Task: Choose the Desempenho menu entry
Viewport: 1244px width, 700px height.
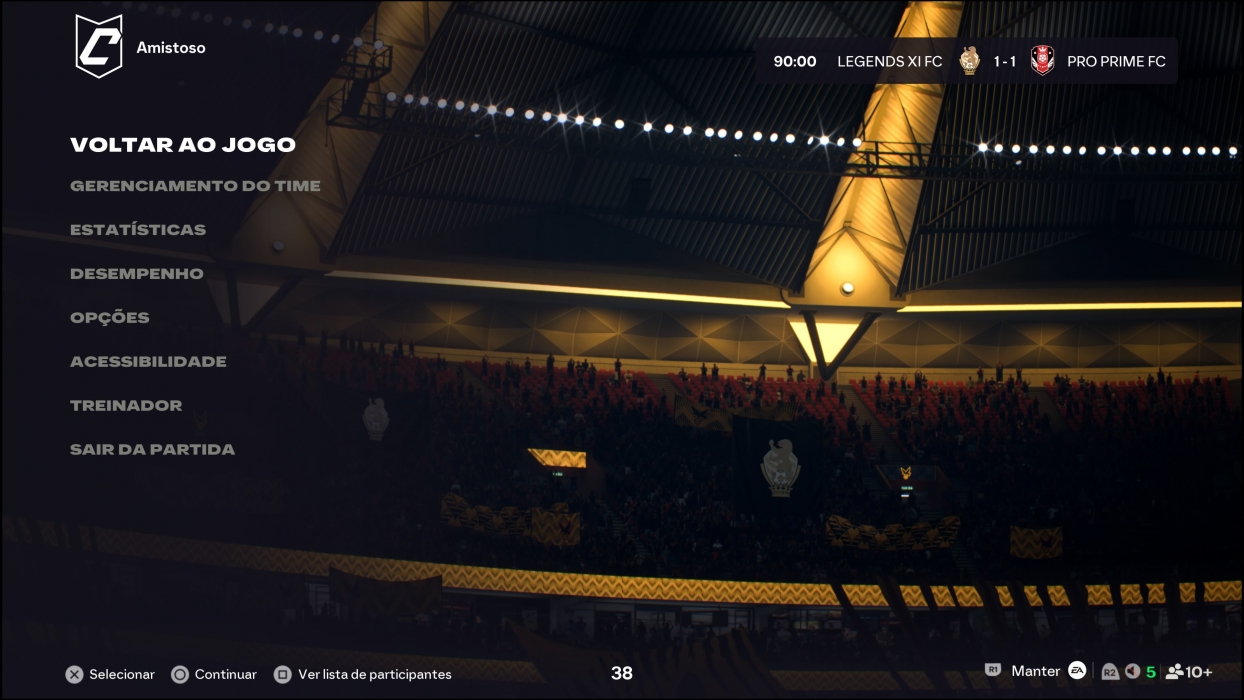Action: click(136, 274)
